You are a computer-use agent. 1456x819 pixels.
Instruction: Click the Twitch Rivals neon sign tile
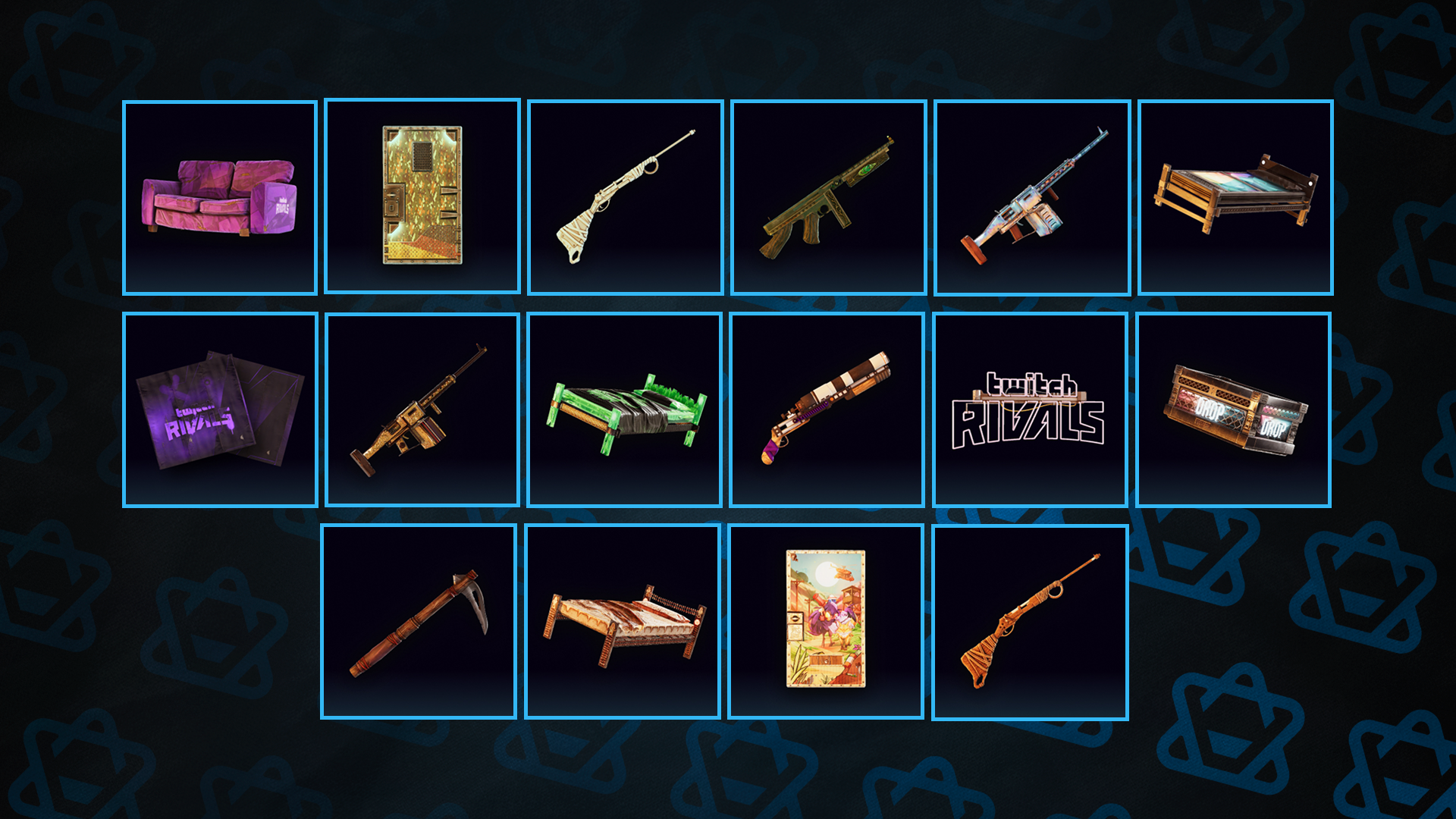pos(1030,409)
